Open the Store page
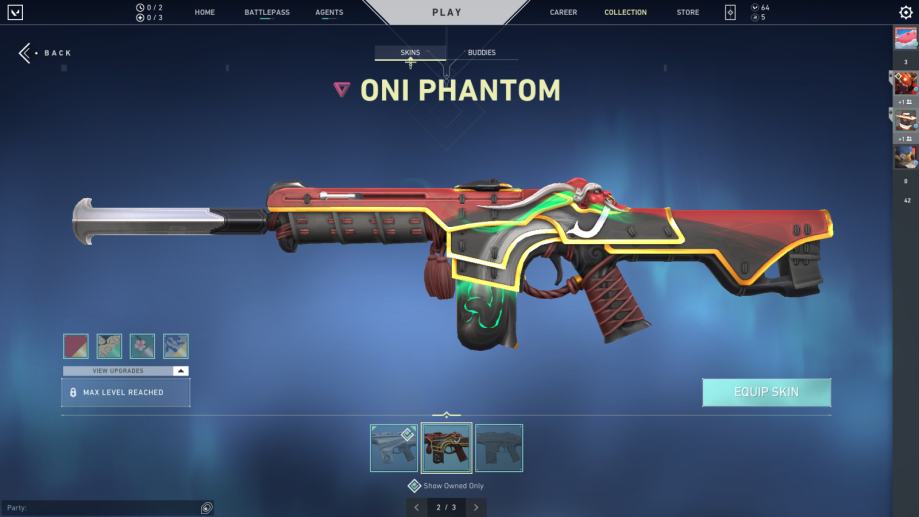Screen dimensions: 919x517 click(688, 13)
